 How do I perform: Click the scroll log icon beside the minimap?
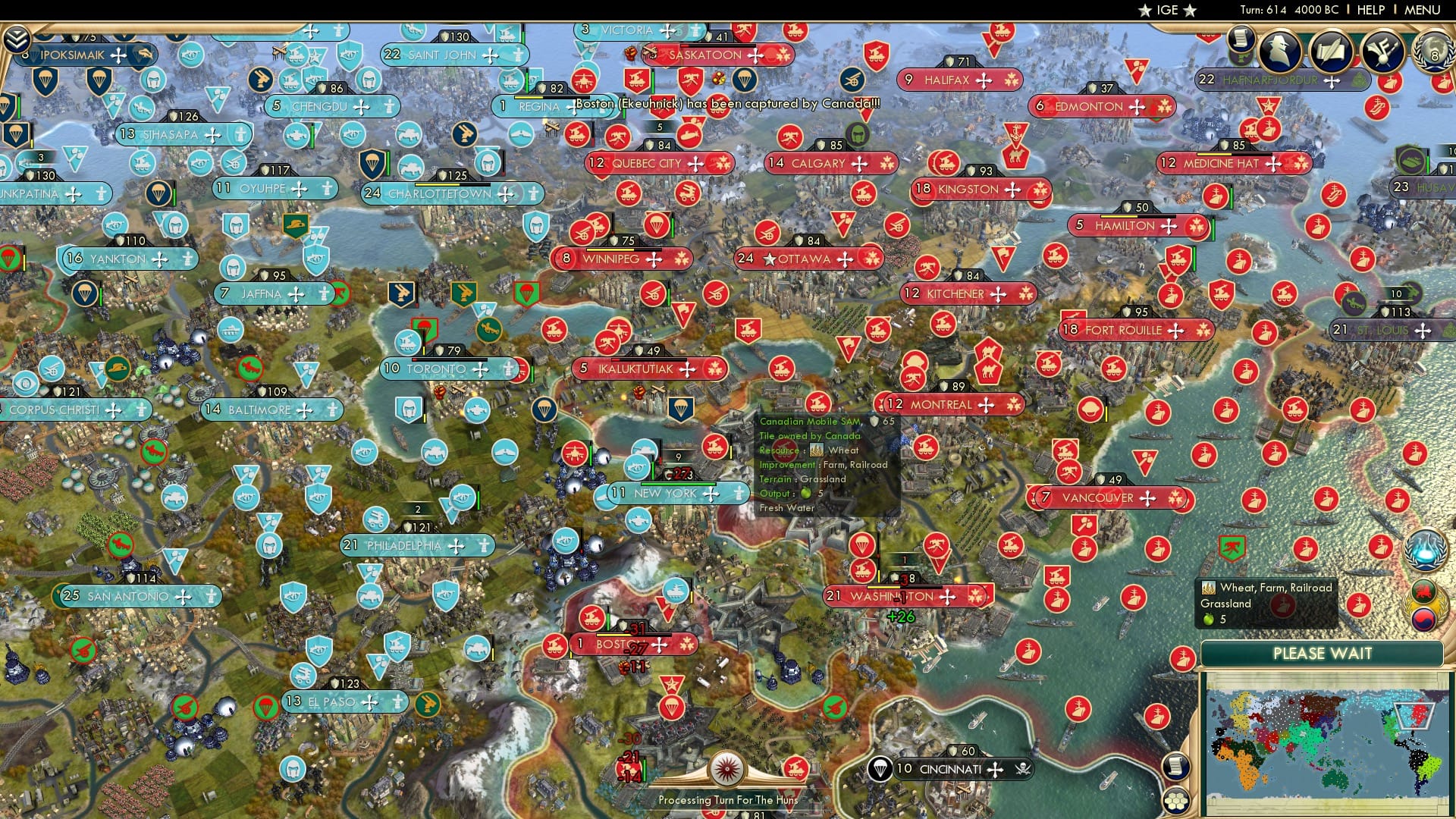click(1175, 766)
